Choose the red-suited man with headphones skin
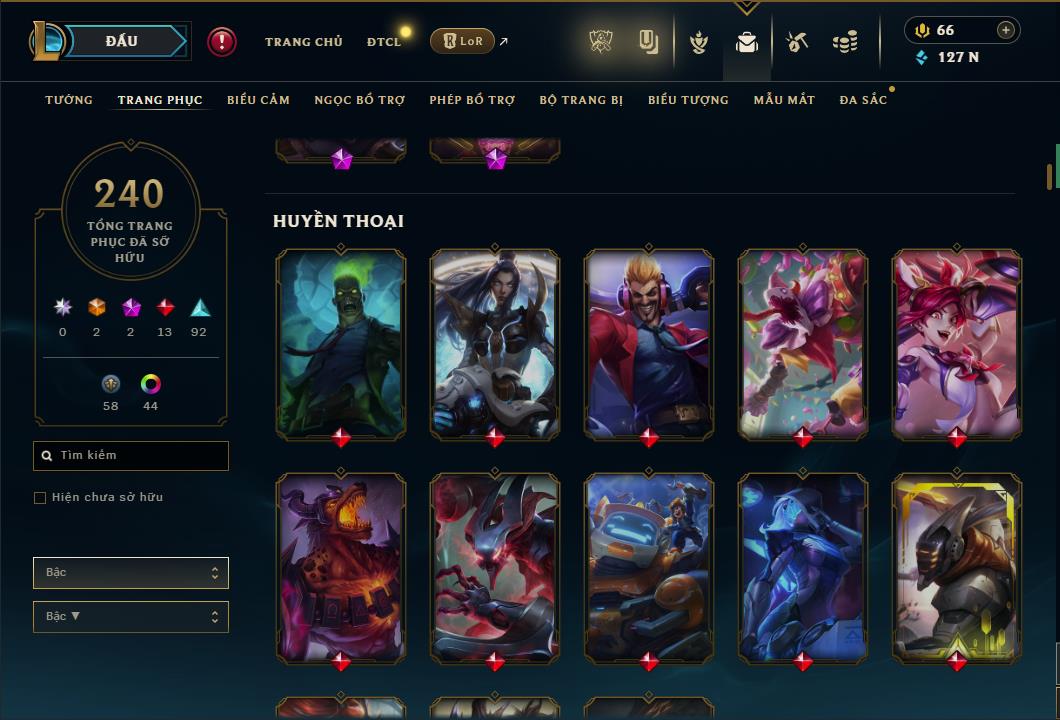The width and height of the screenshot is (1060, 720). pos(649,343)
